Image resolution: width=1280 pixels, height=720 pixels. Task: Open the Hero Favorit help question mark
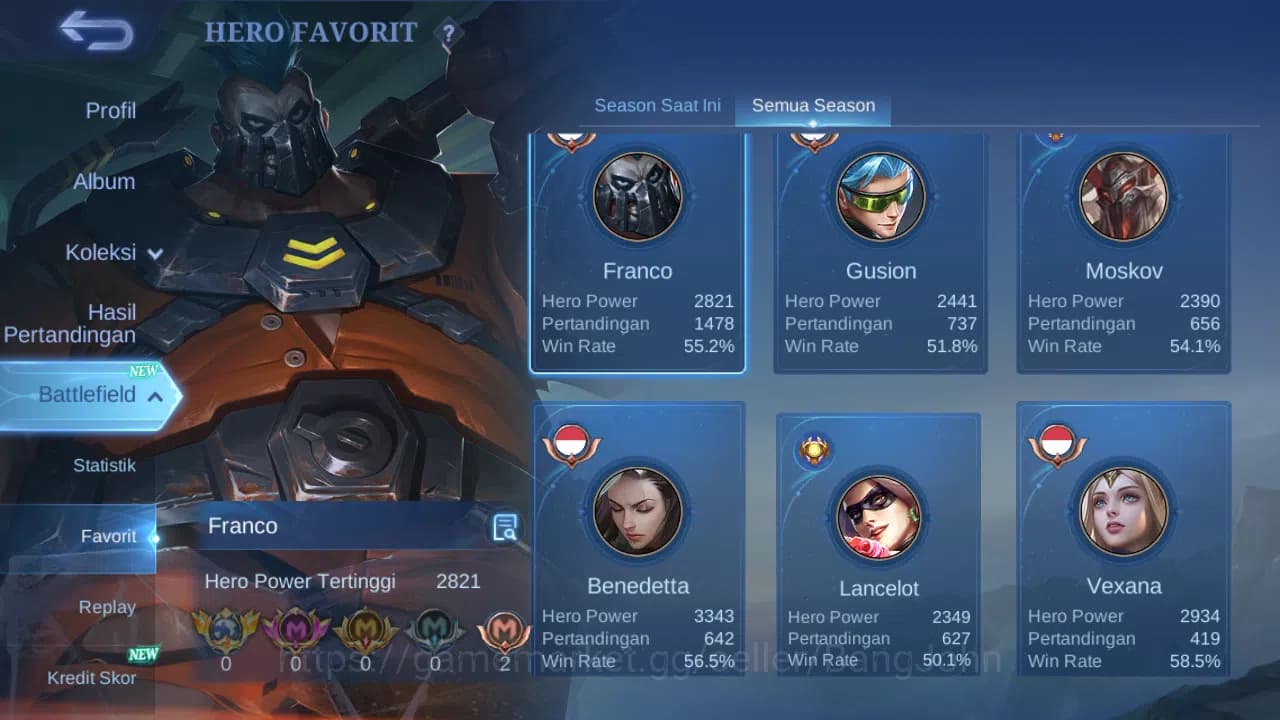click(x=448, y=33)
